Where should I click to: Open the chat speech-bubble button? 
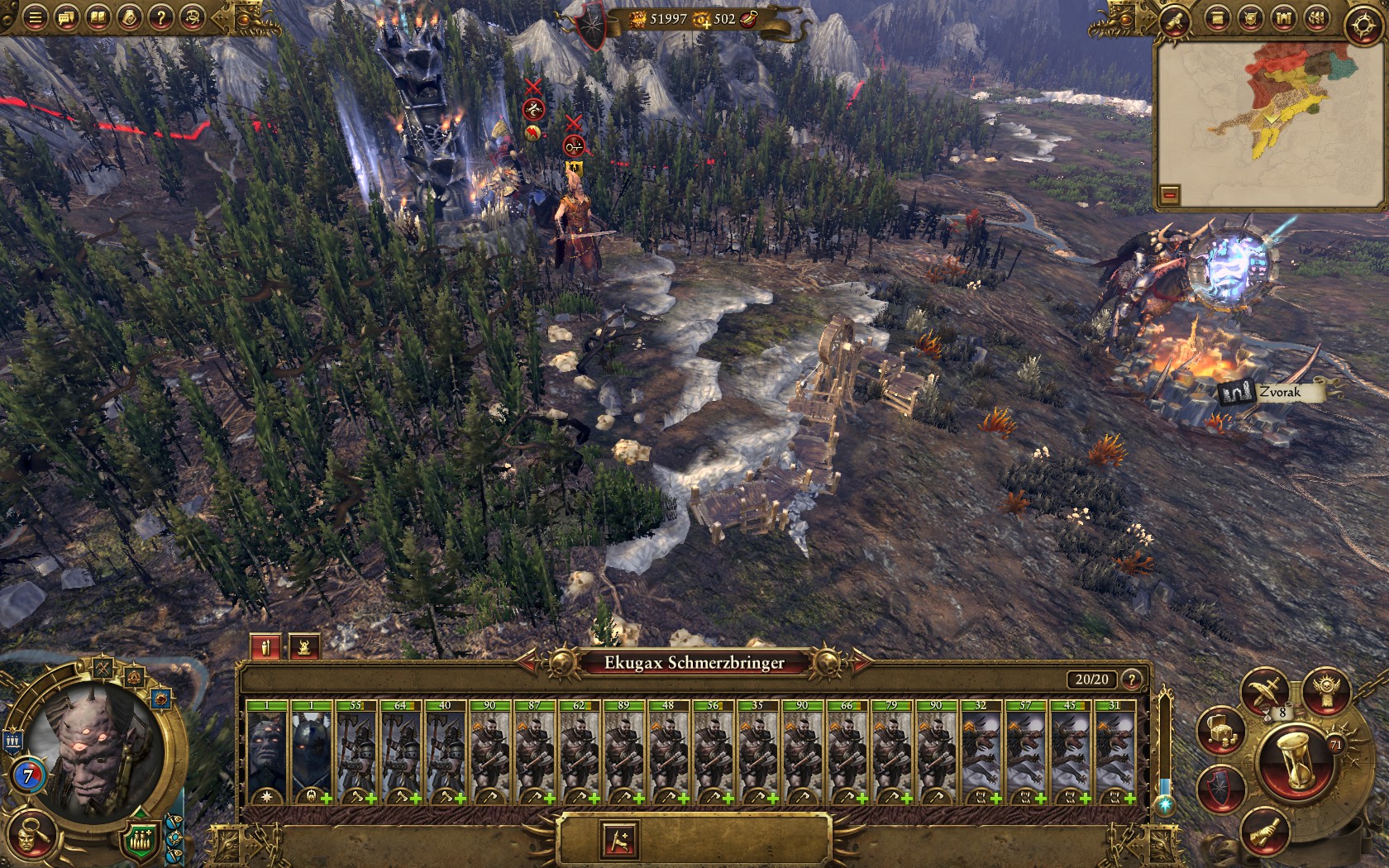pos(66,17)
